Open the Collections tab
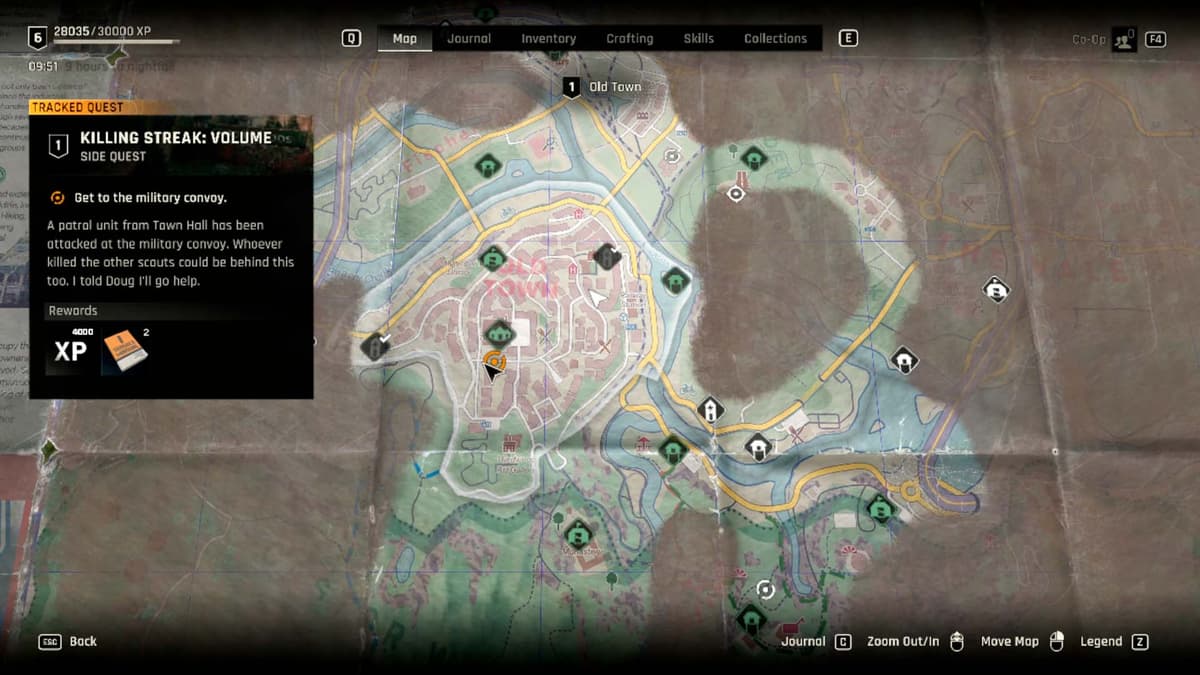The height and width of the screenshot is (675, 1200). [x=775, y=39]
